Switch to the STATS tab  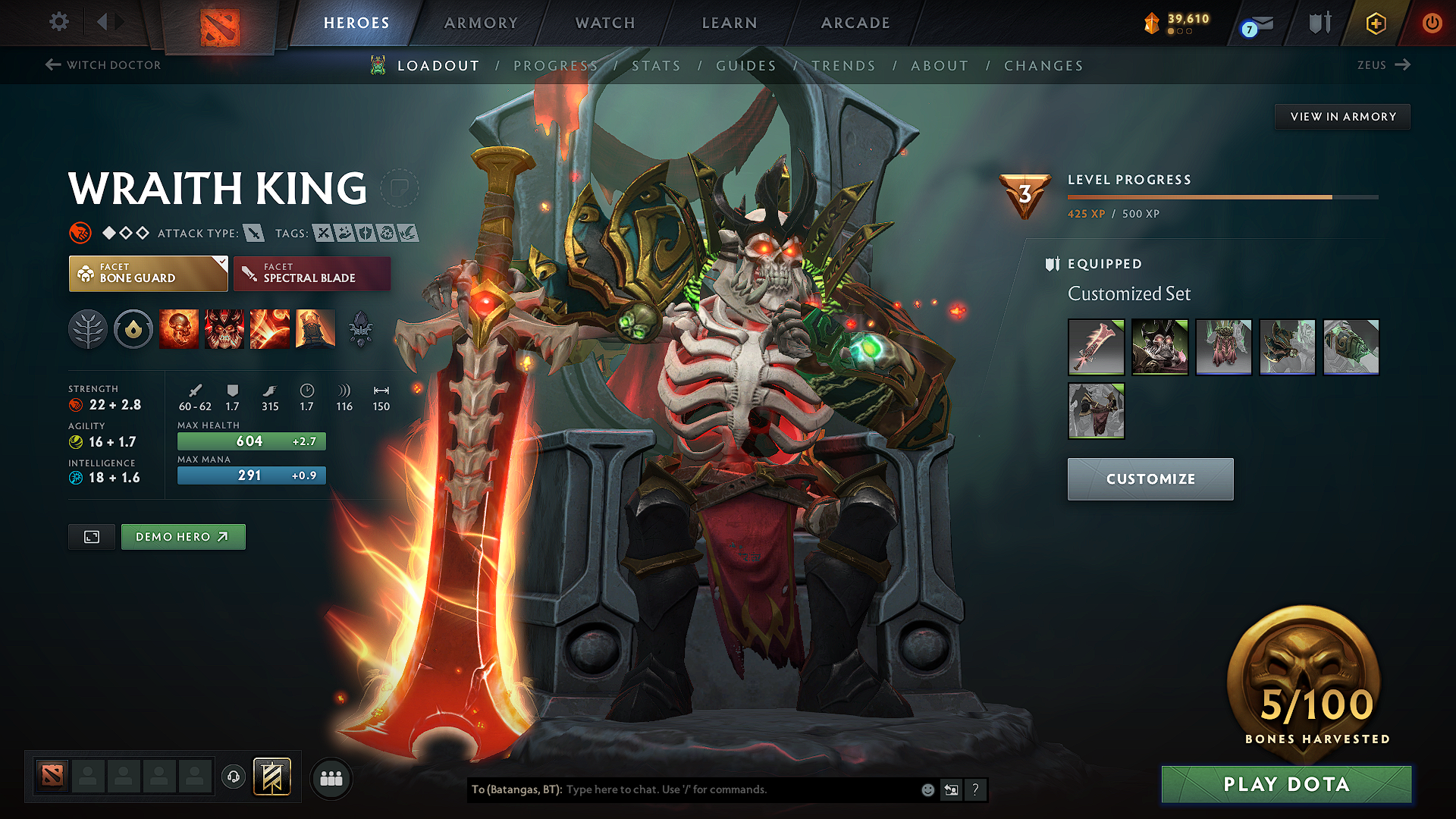[x=657, y=65]
